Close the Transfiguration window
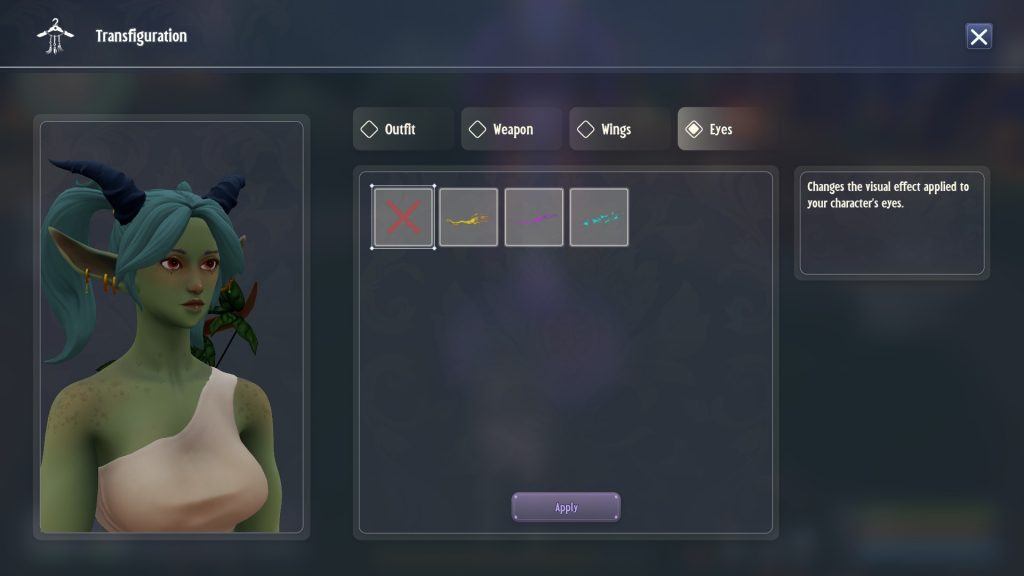 (978, 37)
